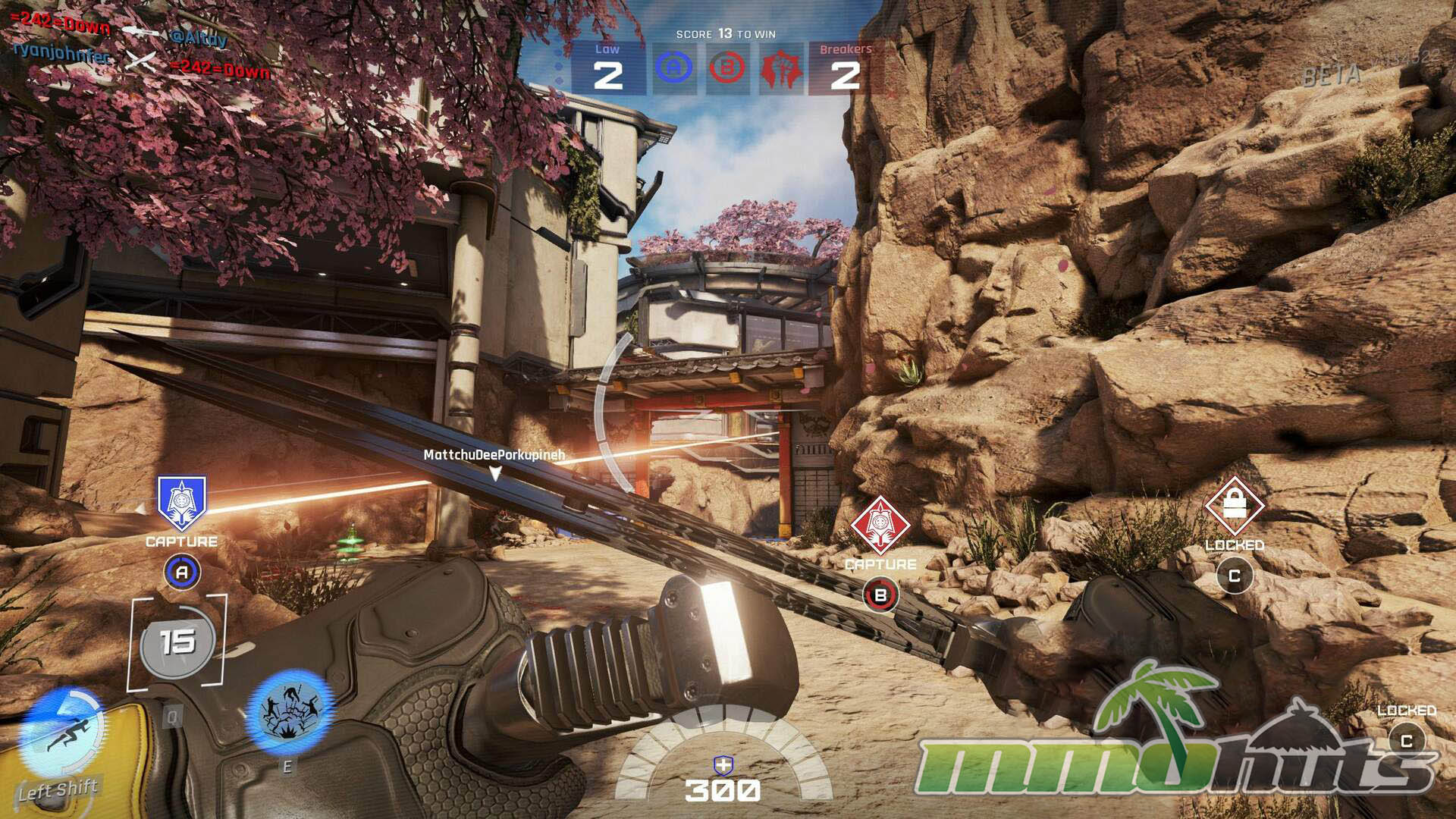
Task: Select the cooldown ability showing 15
Action: pos(177,643)
